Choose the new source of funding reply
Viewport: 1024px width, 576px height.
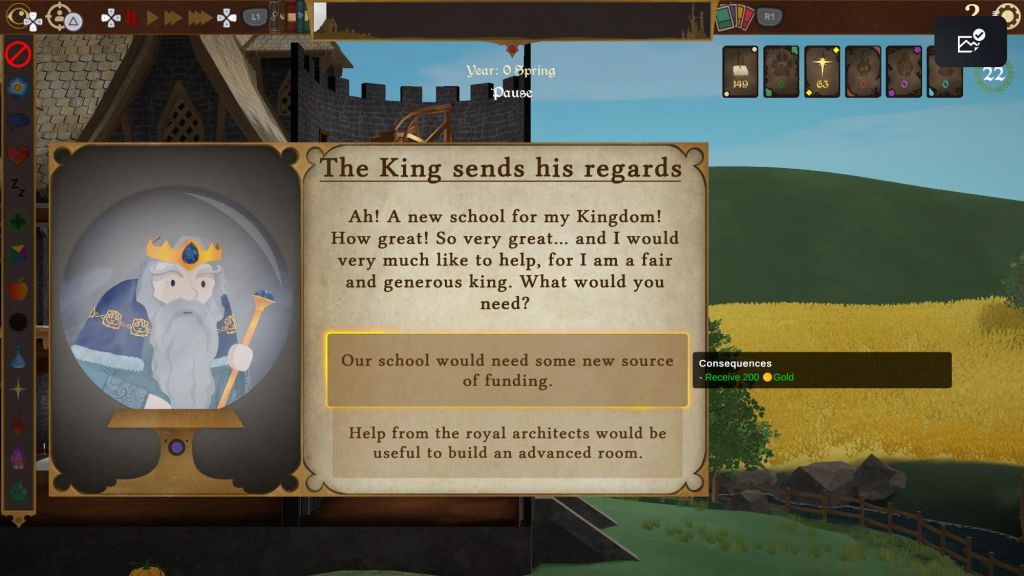tap(507, 370)
